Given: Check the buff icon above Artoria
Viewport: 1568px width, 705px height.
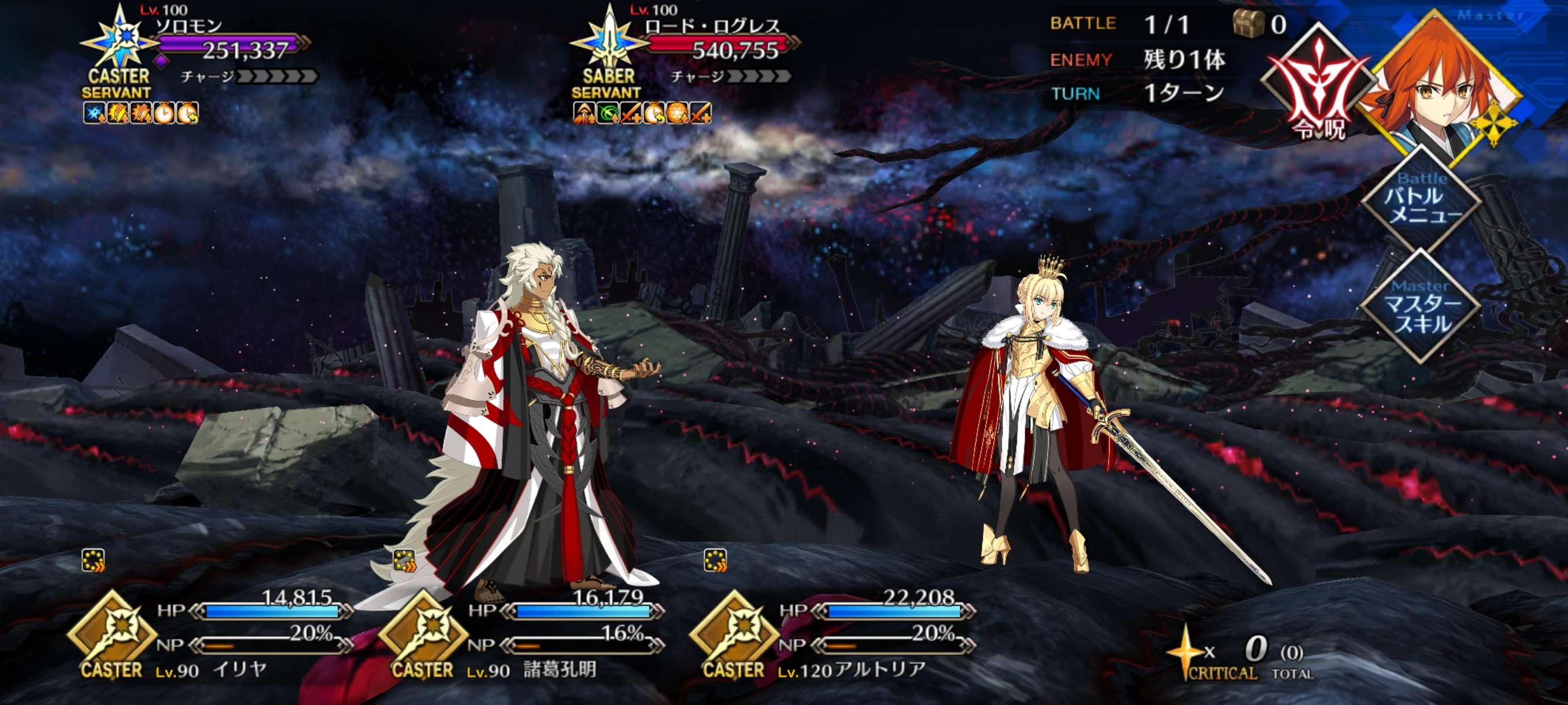Looking at the screenshot, I should click(715, 560).
